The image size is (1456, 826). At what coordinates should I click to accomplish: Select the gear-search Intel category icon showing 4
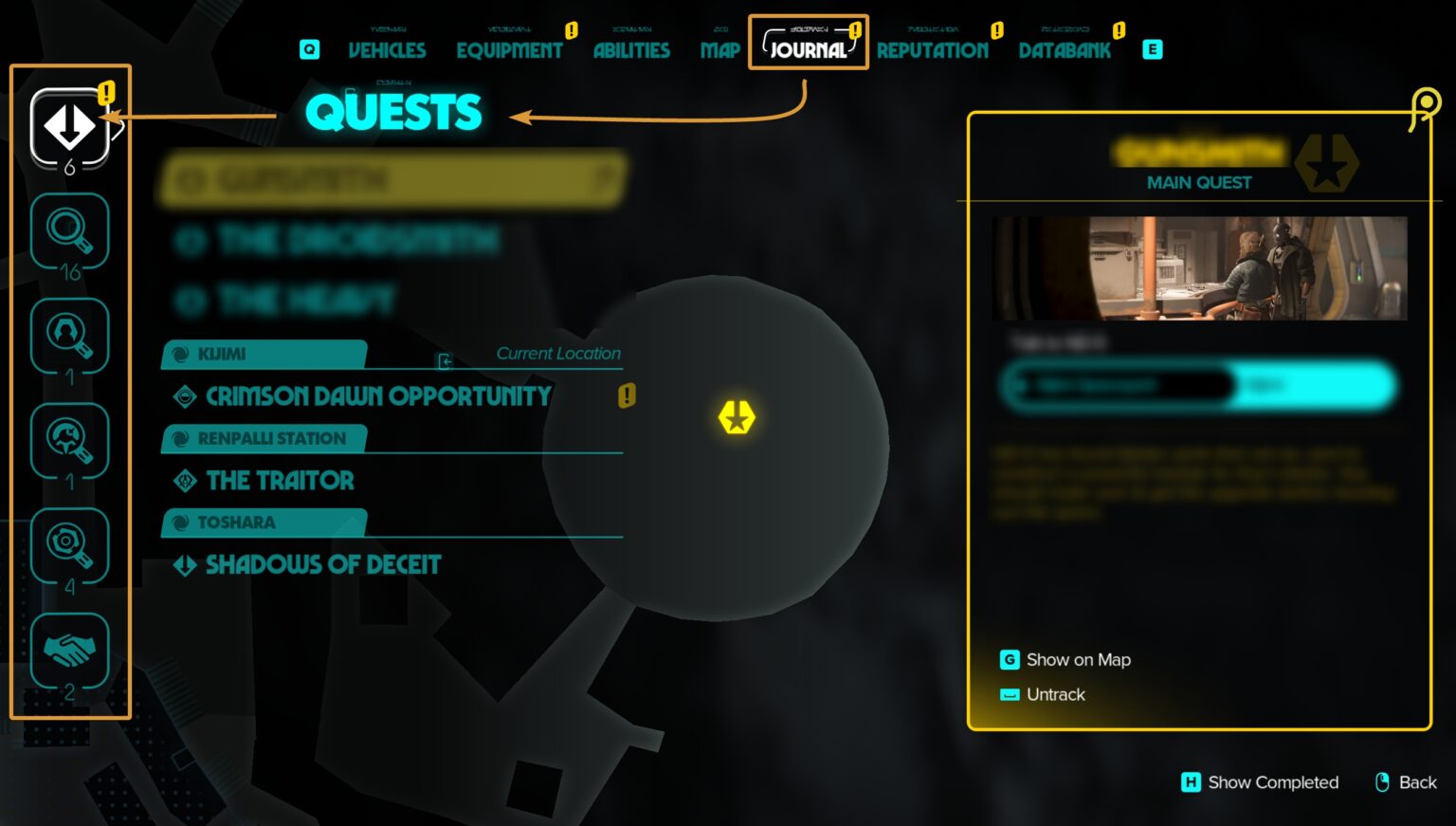[68, 543]
